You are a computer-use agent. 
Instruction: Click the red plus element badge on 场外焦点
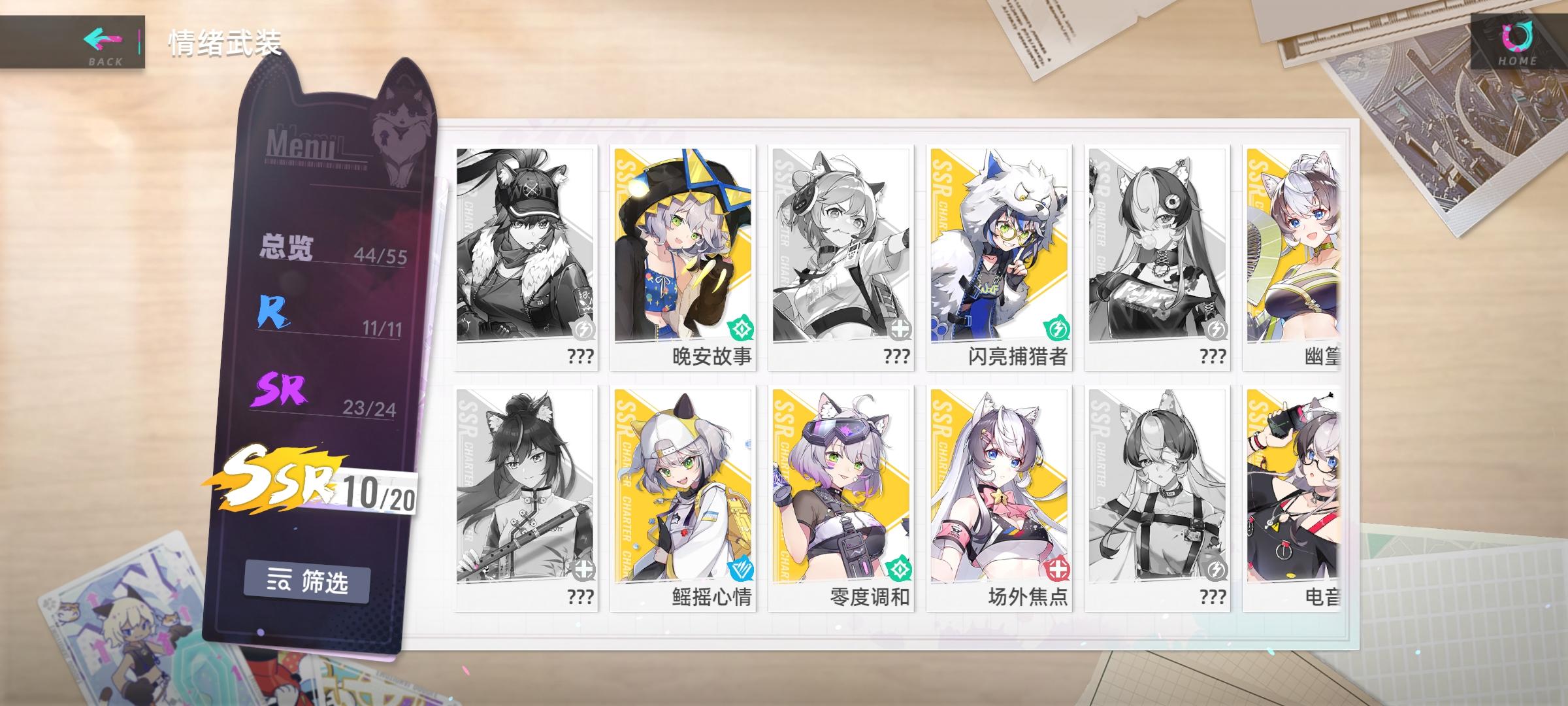(x=1058, y=570)
